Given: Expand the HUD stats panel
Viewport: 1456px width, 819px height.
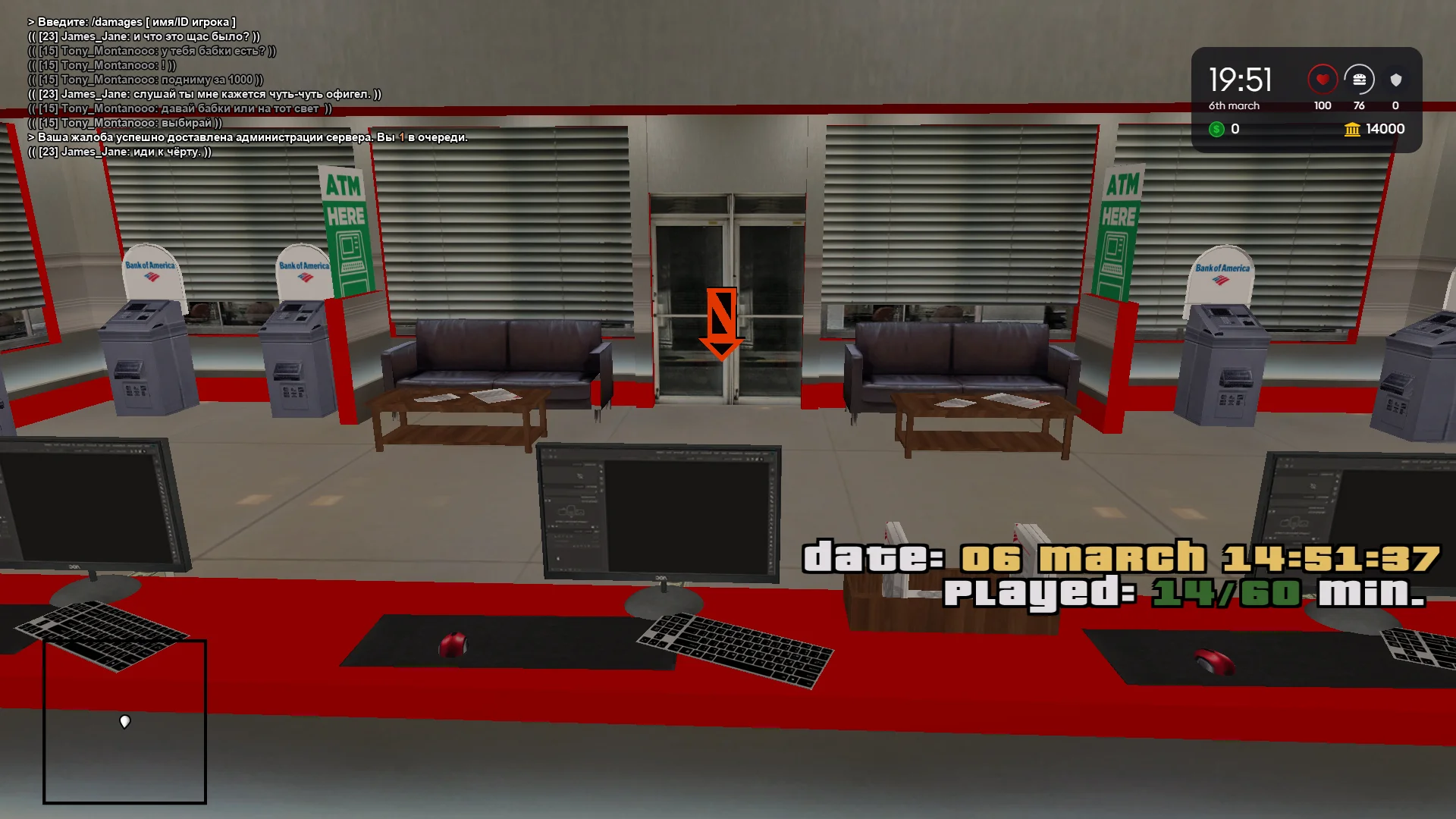Looking at the screenshot, I should (1308, 99).
